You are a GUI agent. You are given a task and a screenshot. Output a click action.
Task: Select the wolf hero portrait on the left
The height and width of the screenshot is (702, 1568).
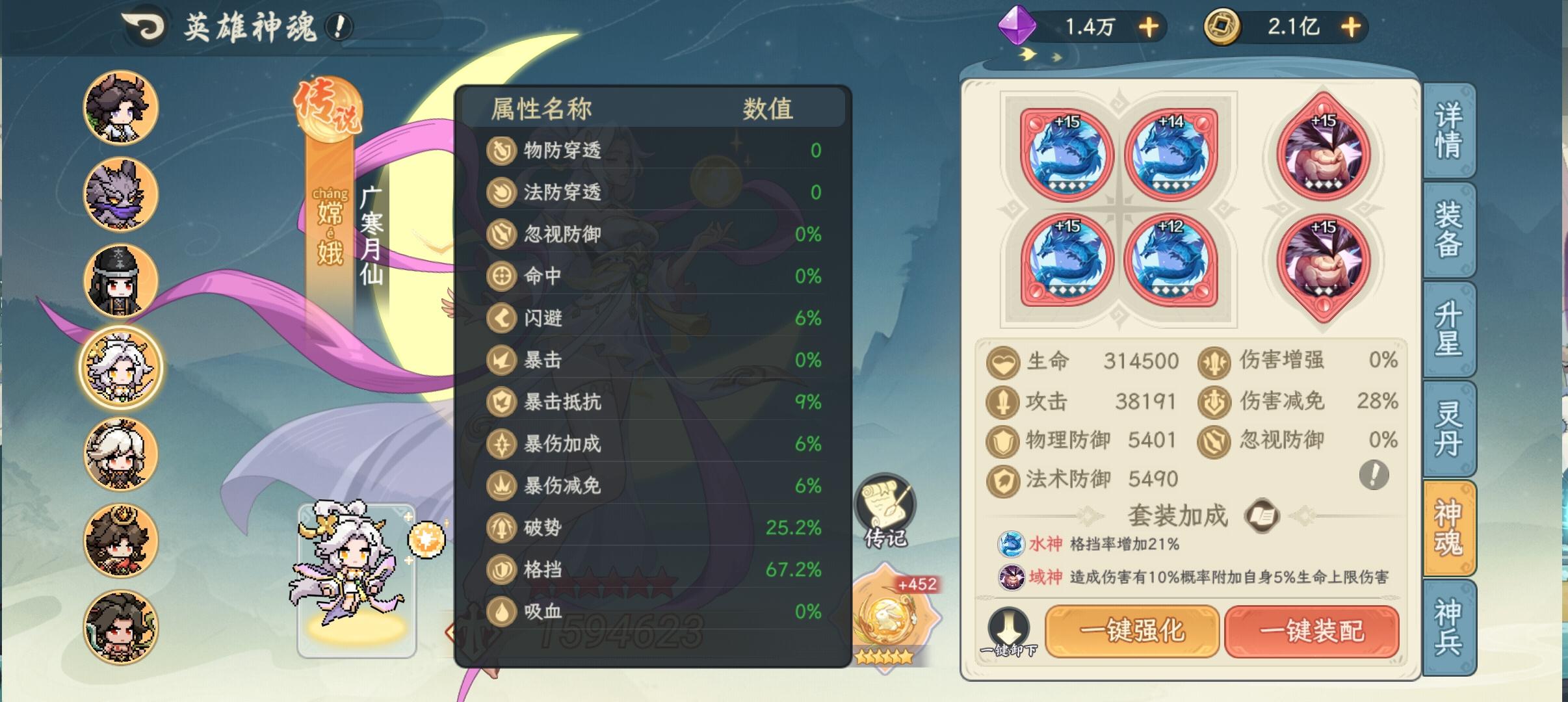[121, 195]
